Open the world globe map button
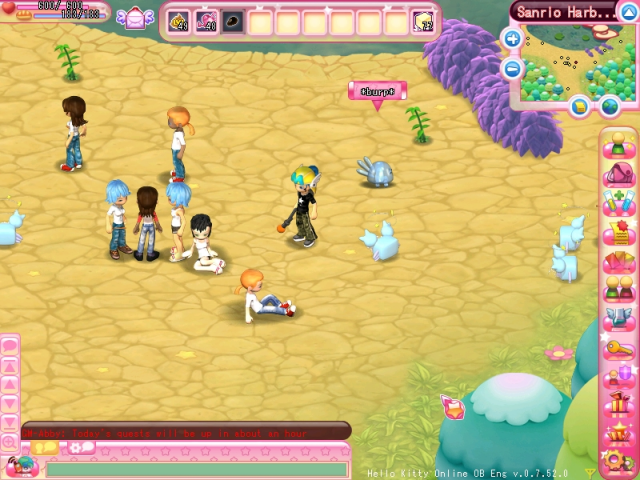 click(609, 105)
